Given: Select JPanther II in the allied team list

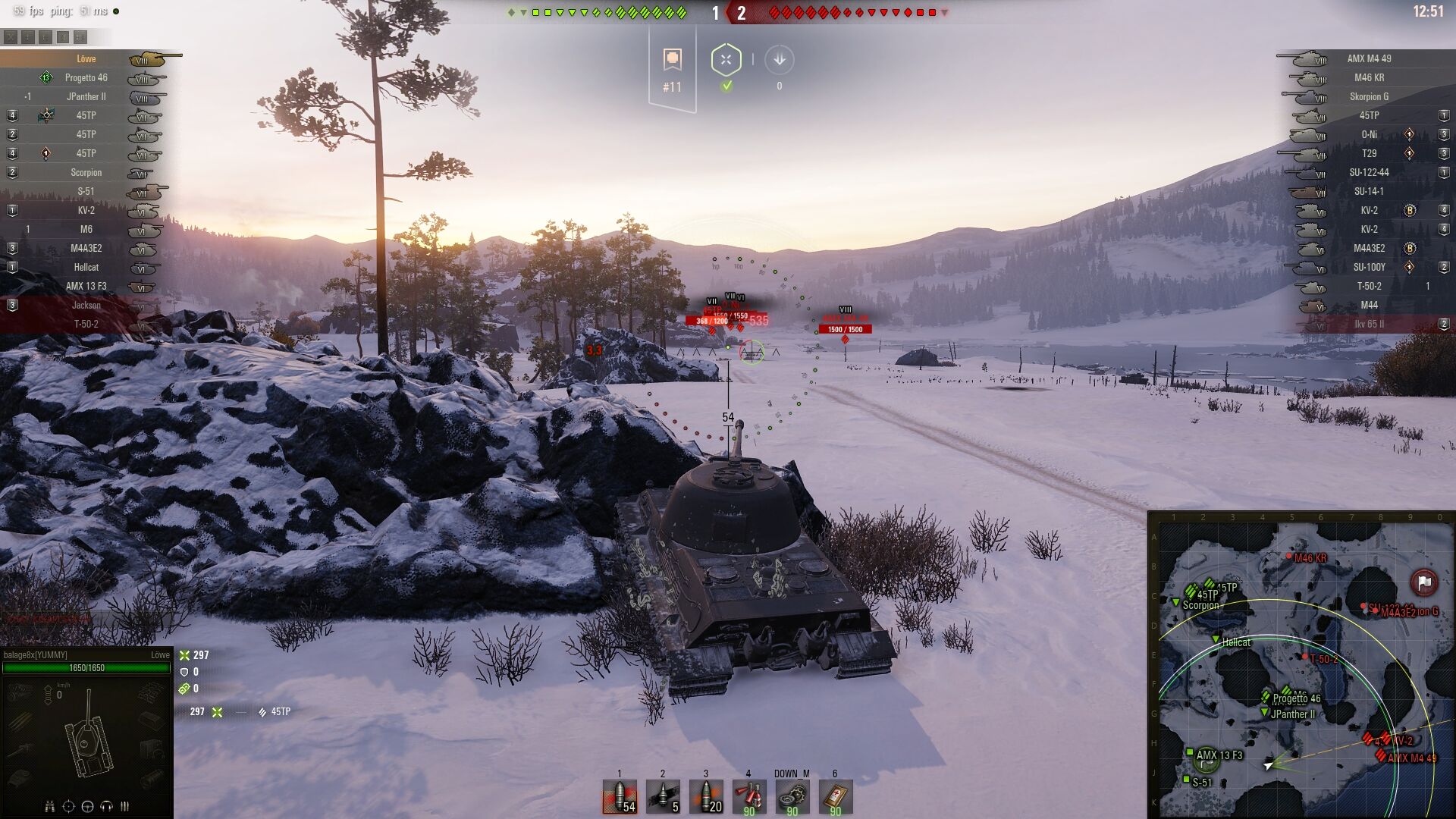Looking at the screenshot, I should (86, 96).
